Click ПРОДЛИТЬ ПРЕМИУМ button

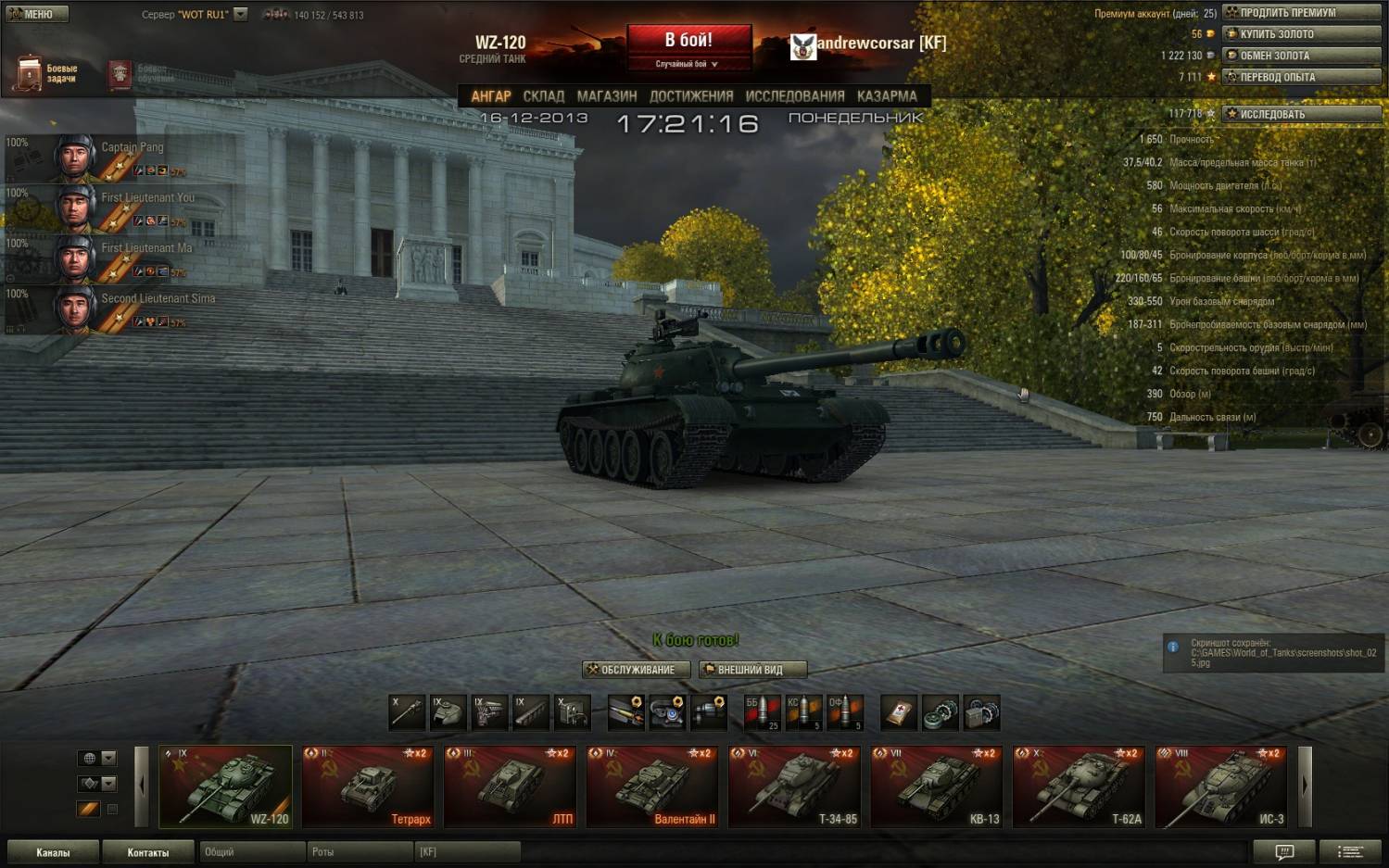pos(1301,13)
